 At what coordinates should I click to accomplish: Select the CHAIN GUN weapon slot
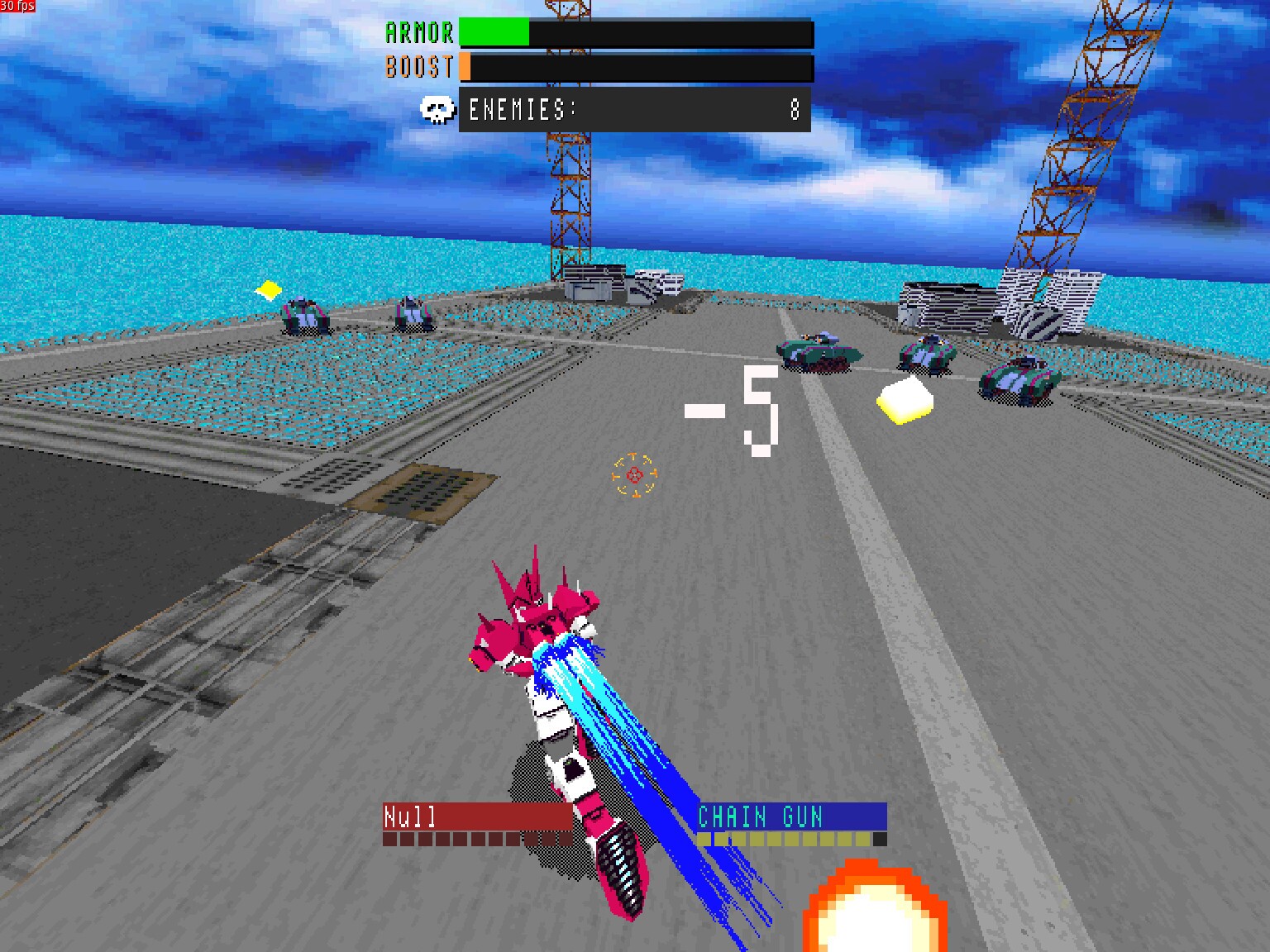[x=791, y=818]
